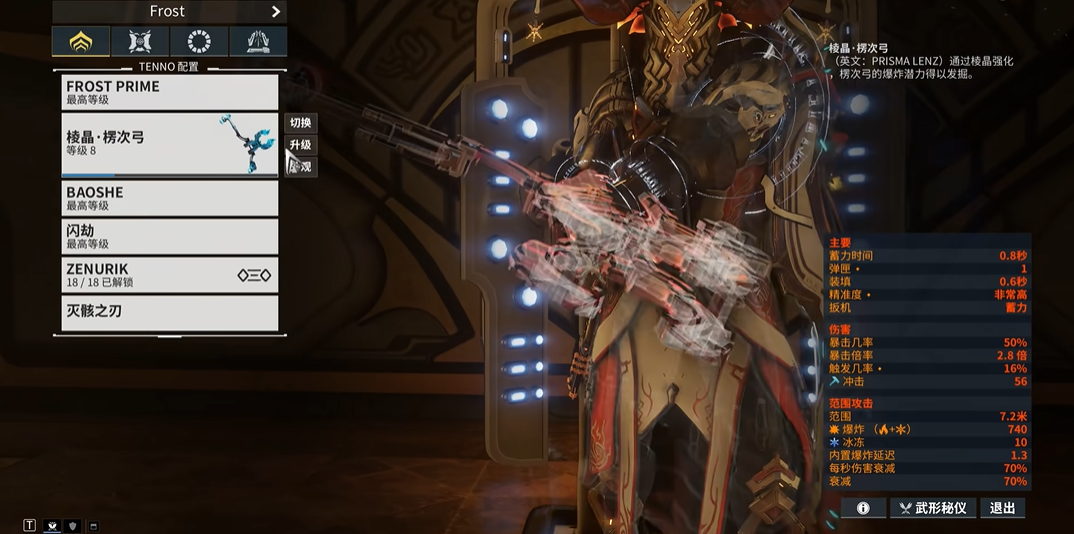
Task: Exit with the 退出 button
Action: tap(1002, 508)
